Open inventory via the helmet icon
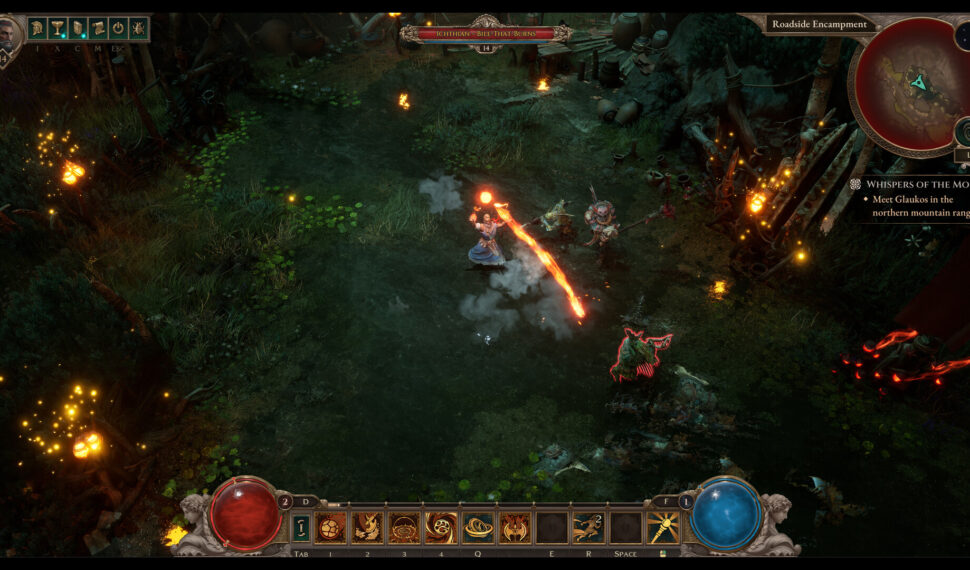Viewport: 970px width, 570px height. pos(39,28)
